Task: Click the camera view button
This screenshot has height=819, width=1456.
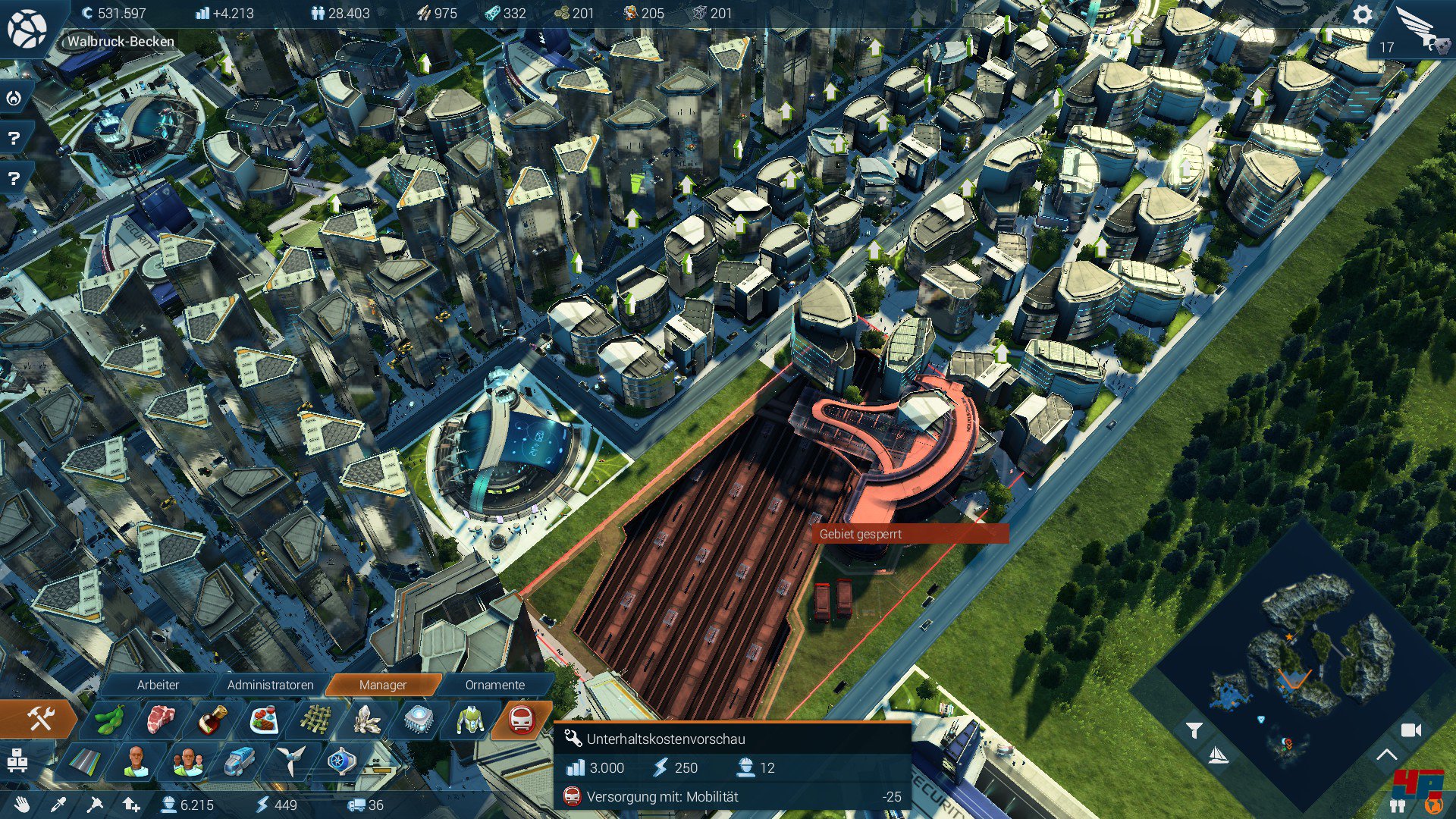Action: click(1410, 730)
